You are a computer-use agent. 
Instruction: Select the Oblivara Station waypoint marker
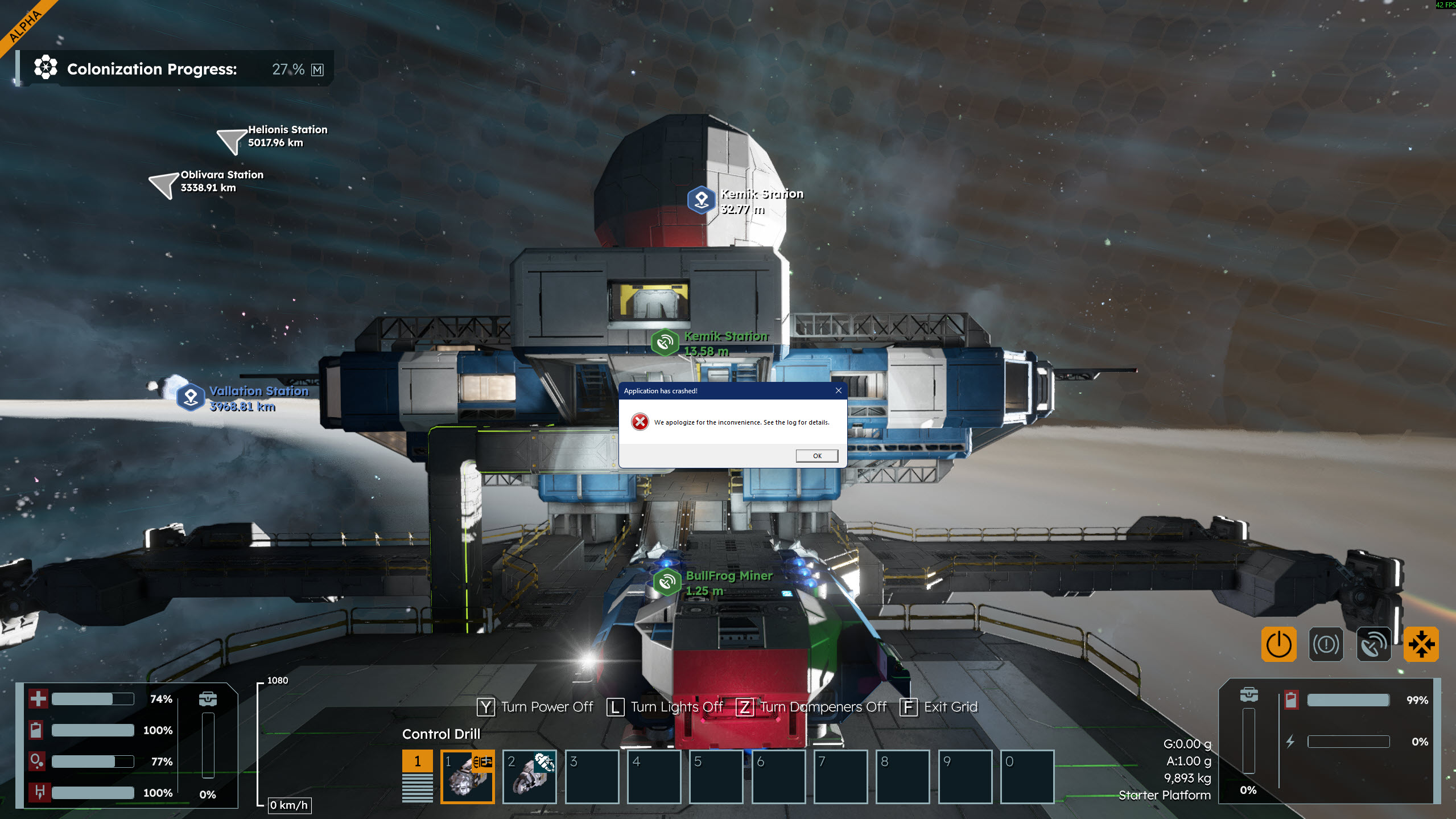pos(164,184)
